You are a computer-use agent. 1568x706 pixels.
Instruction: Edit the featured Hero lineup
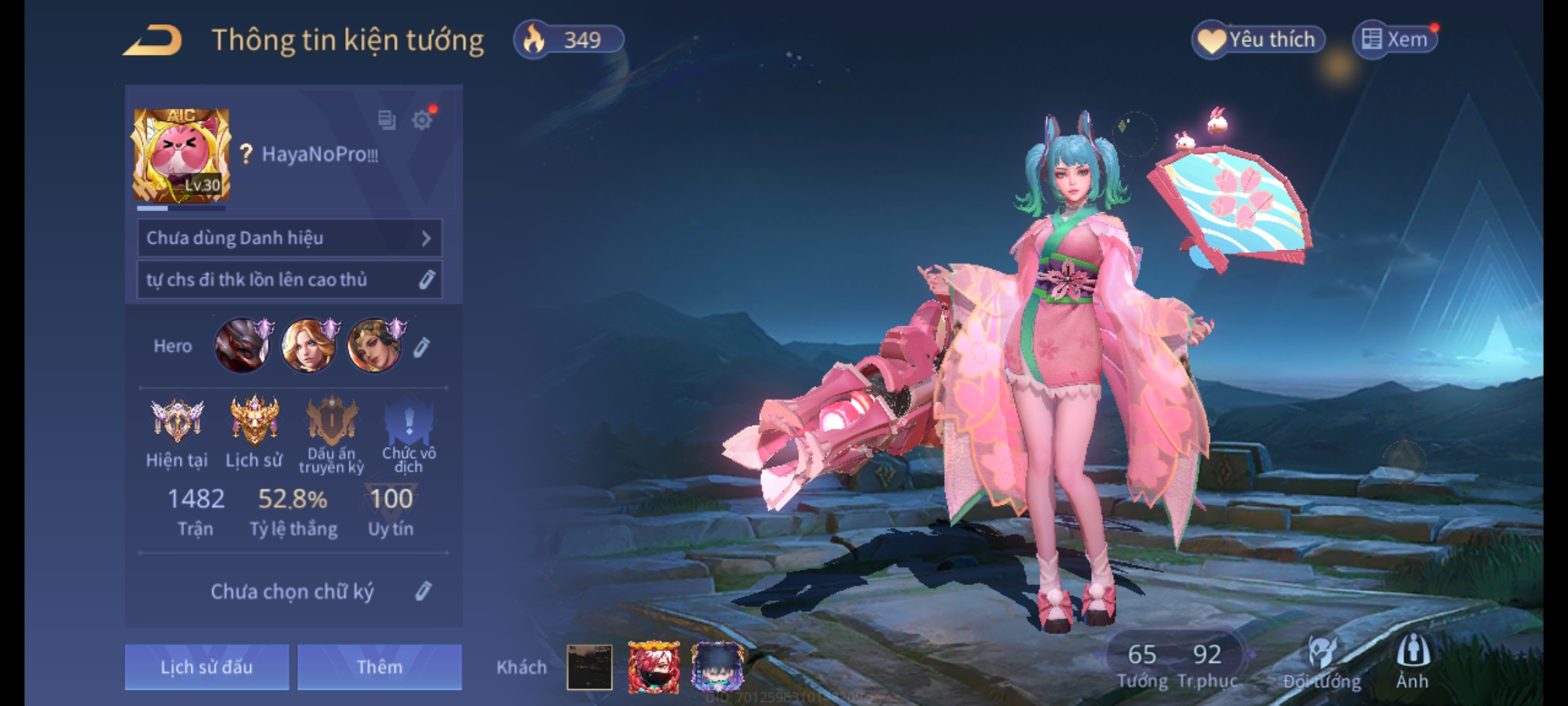click(x=422, y=347)
